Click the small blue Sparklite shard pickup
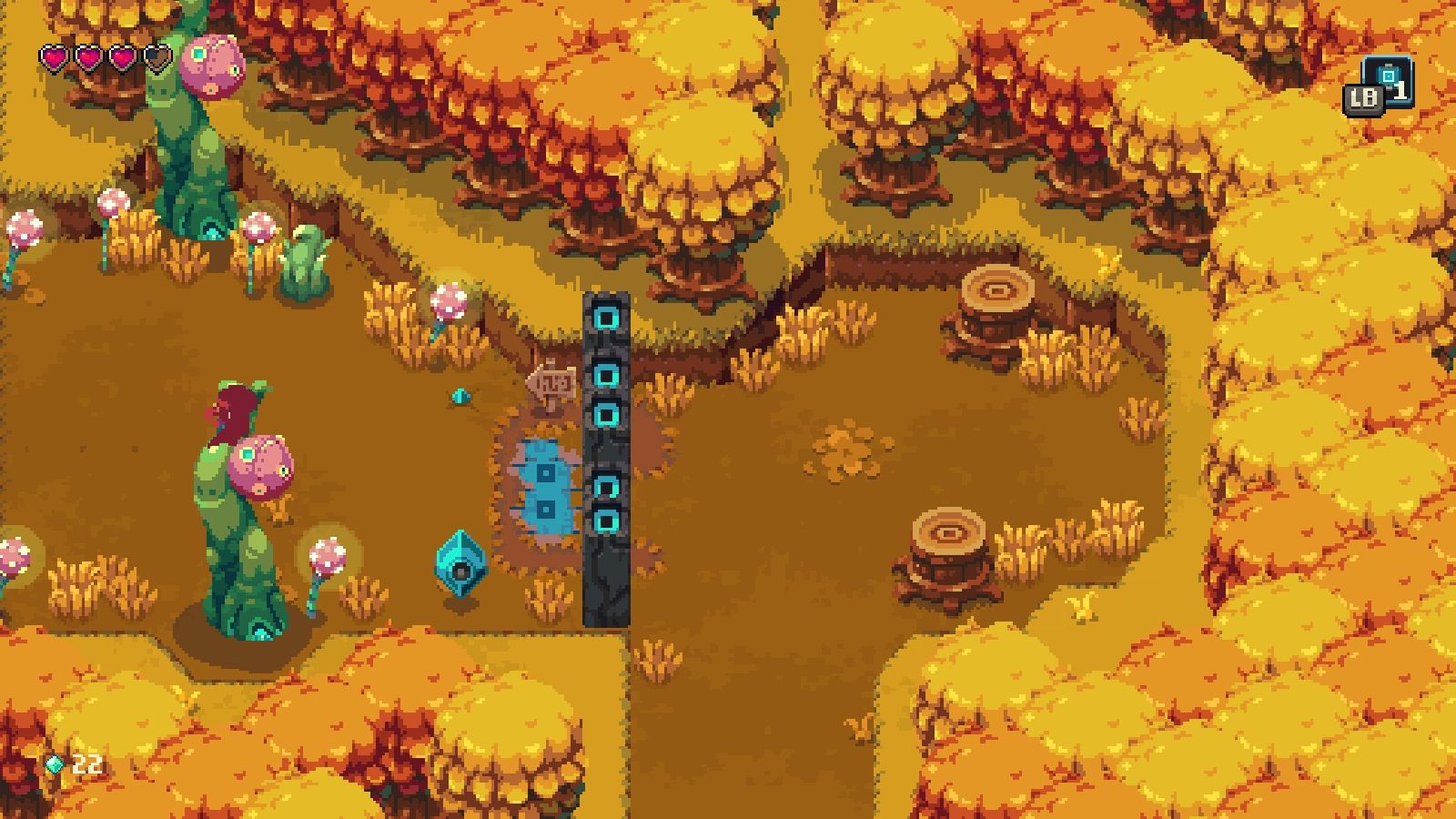This screenshot has height=819, width=1456. pyautogui.click(x=460, y=398)
